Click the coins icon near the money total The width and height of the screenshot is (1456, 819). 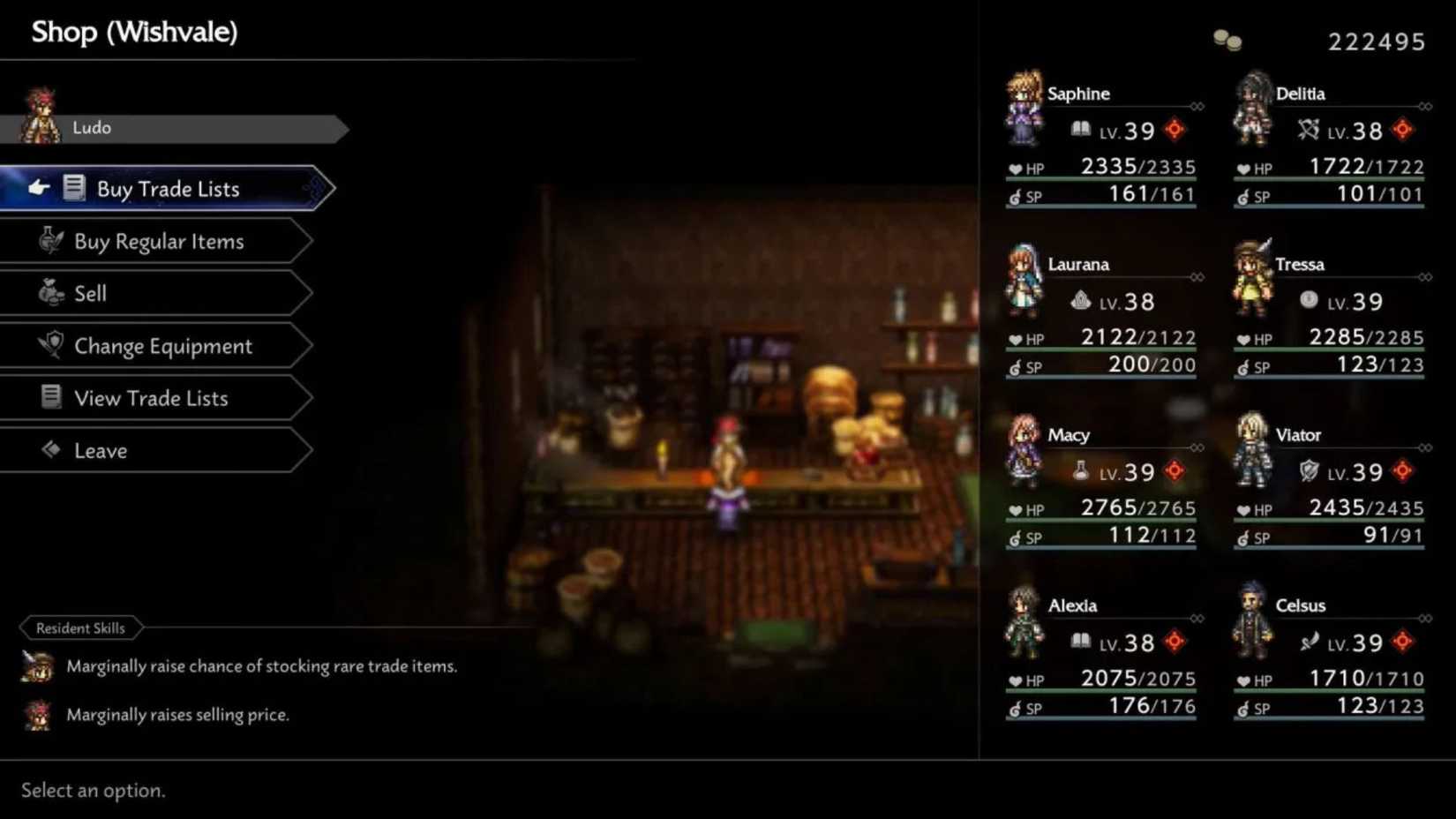[x=1227, y=39]
